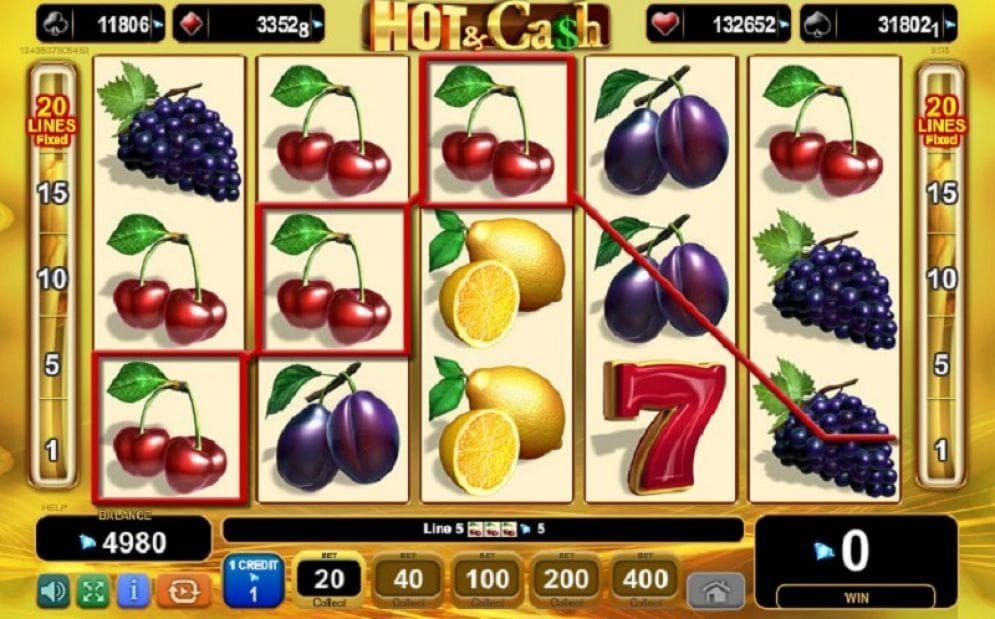
Task: Select the 400 bet button
Action: click(645, 579)
